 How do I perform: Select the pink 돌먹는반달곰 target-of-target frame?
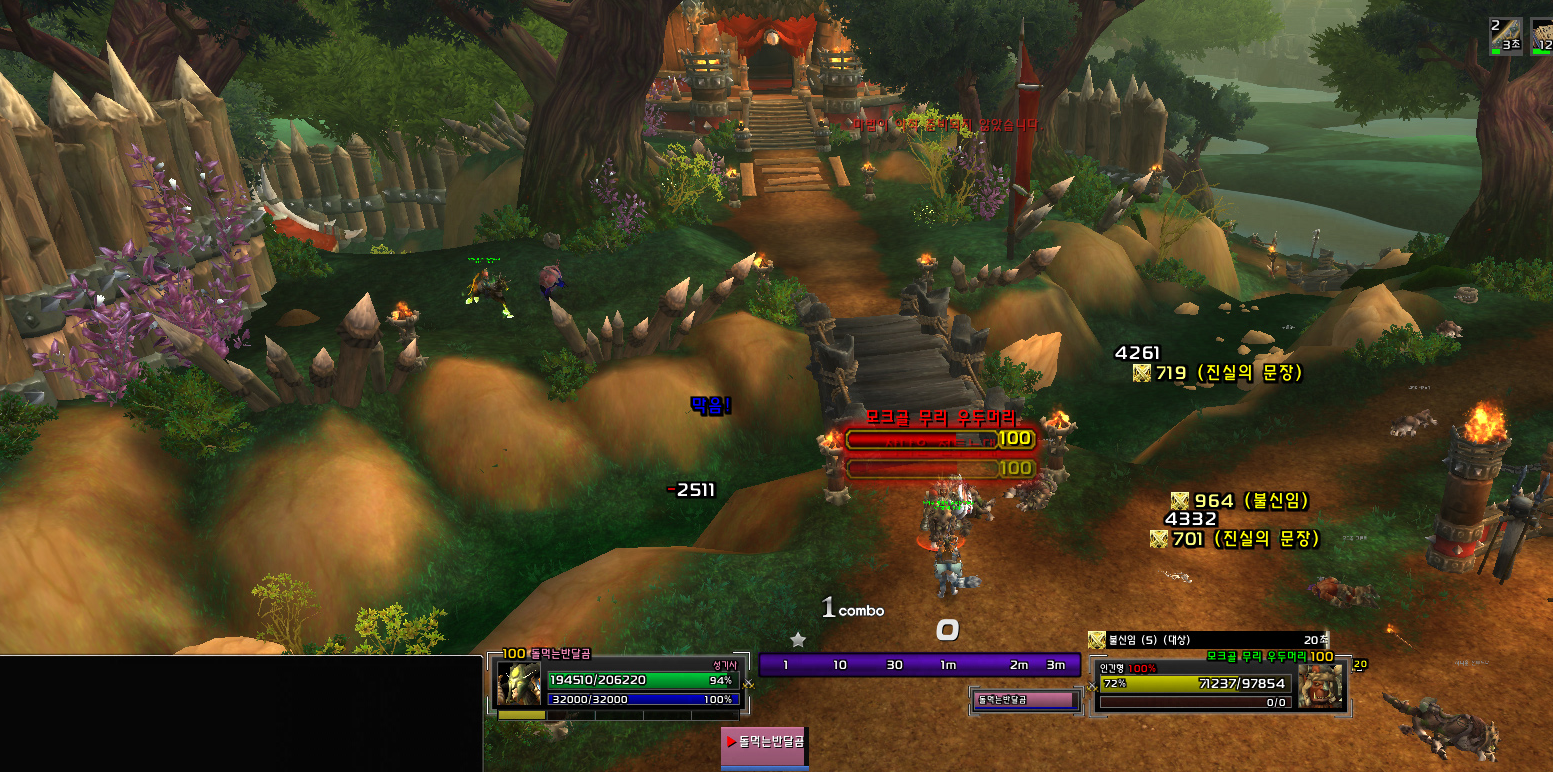(x=1026, y=700)
